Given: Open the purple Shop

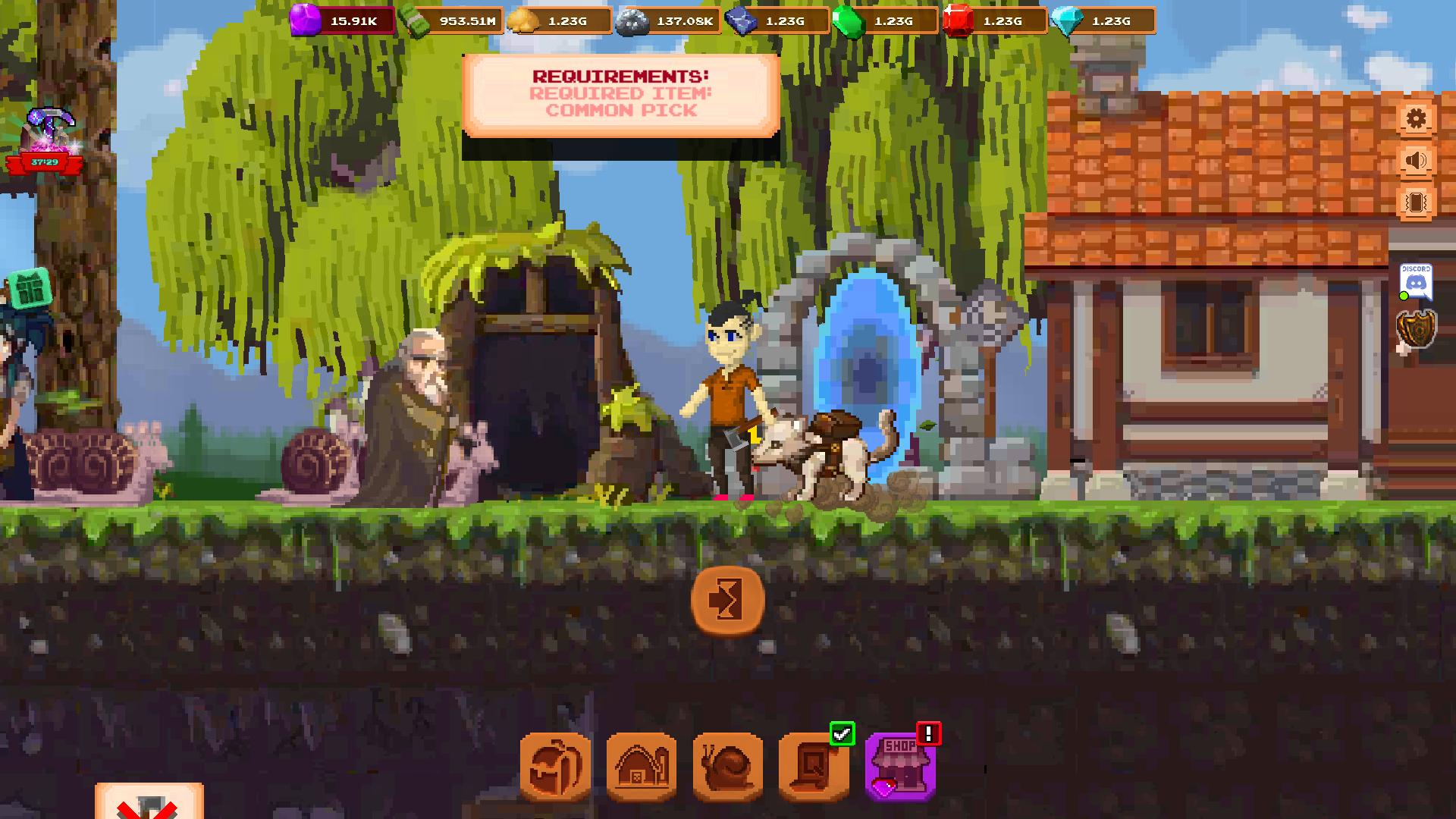Looking at the screenshot, I should tap(901, 767).
